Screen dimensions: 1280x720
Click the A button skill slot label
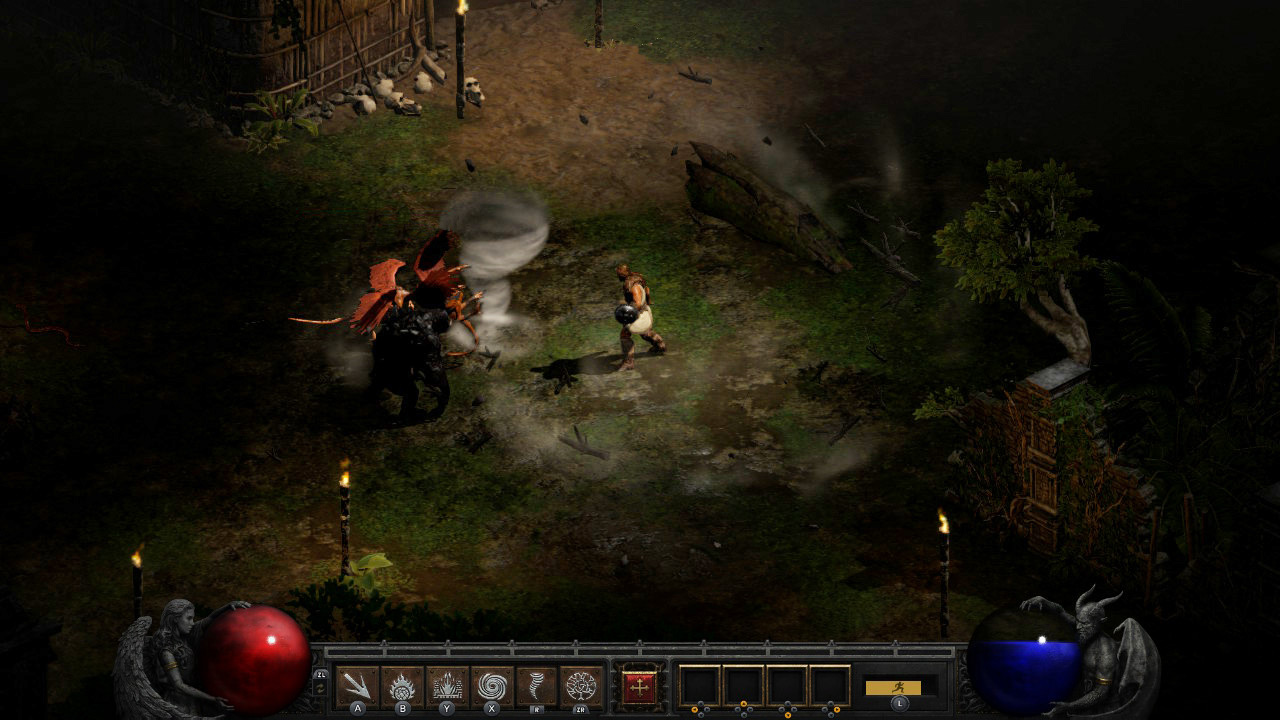click(356, 708)
